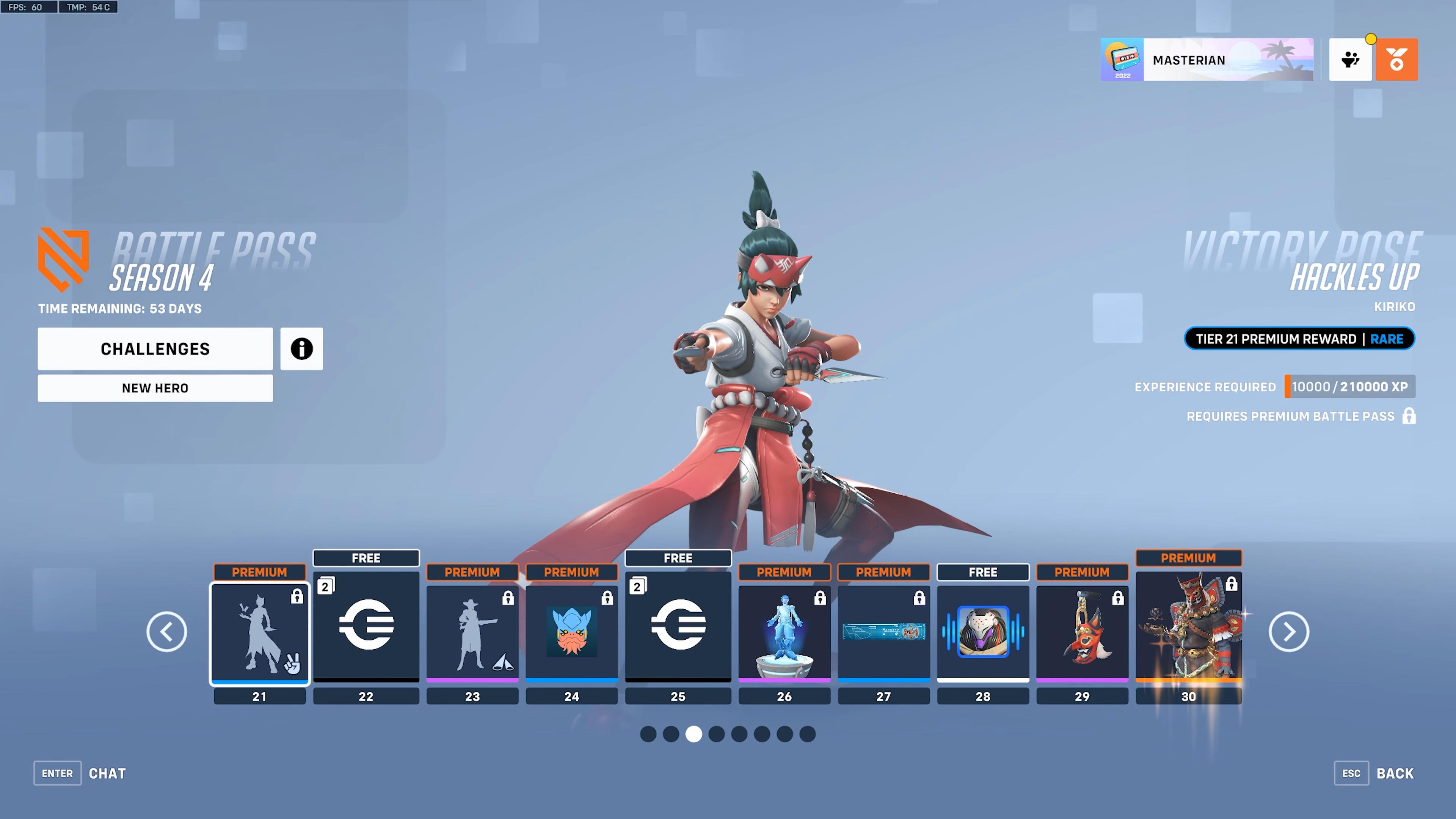Click the New Hero button
Viewport: 1456px width, 819px height.
155,388
